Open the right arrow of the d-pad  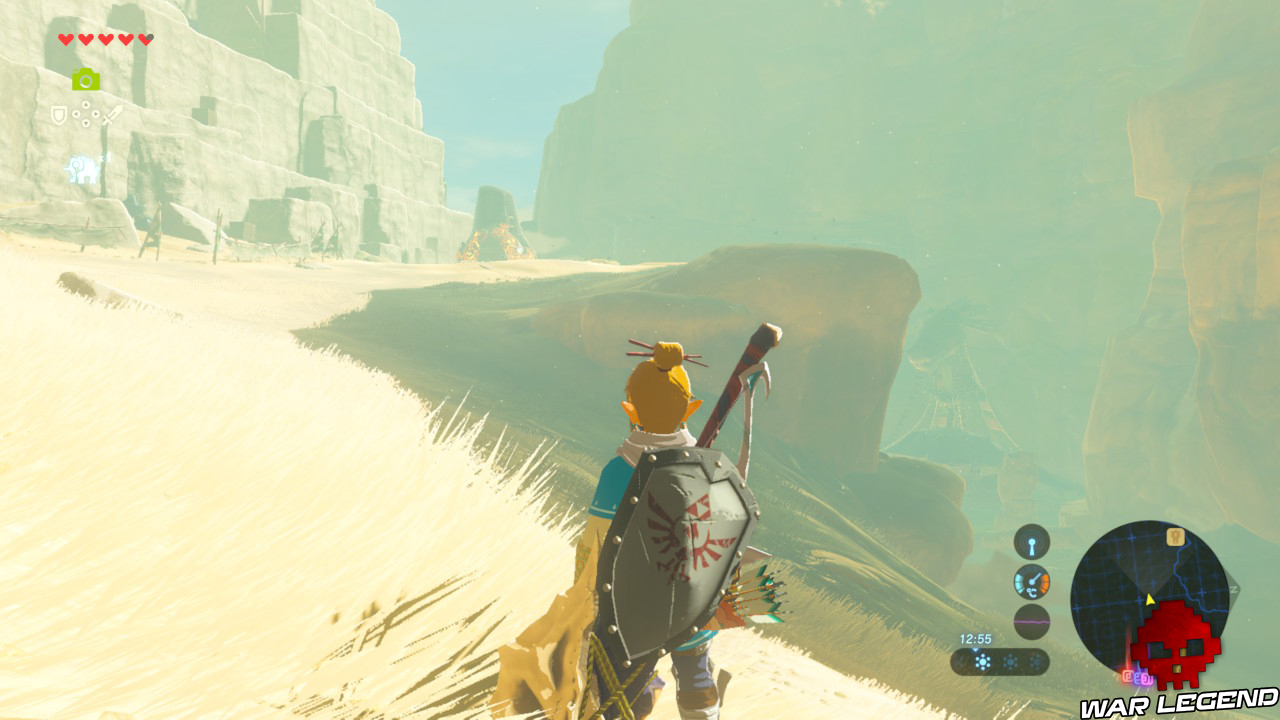pos(96,114)
